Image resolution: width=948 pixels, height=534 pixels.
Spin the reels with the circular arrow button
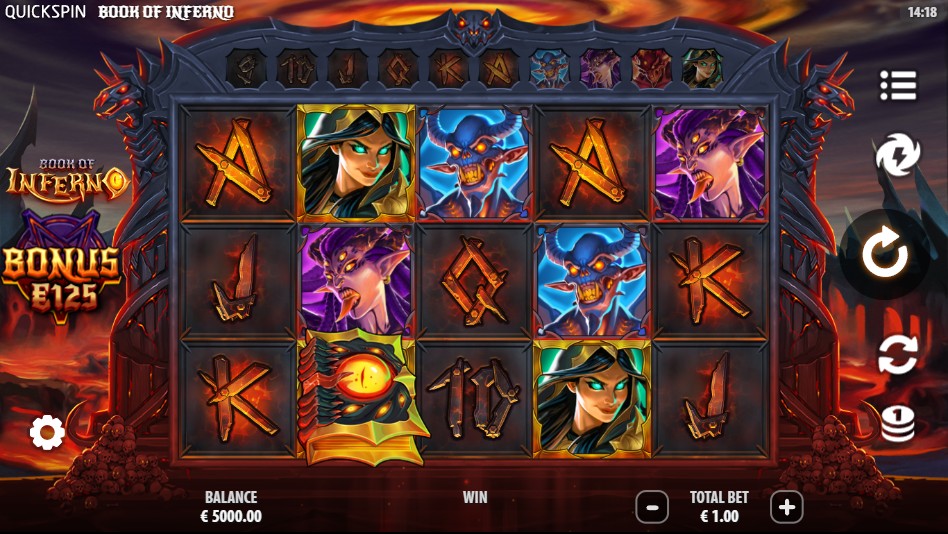tap(885, 255)
